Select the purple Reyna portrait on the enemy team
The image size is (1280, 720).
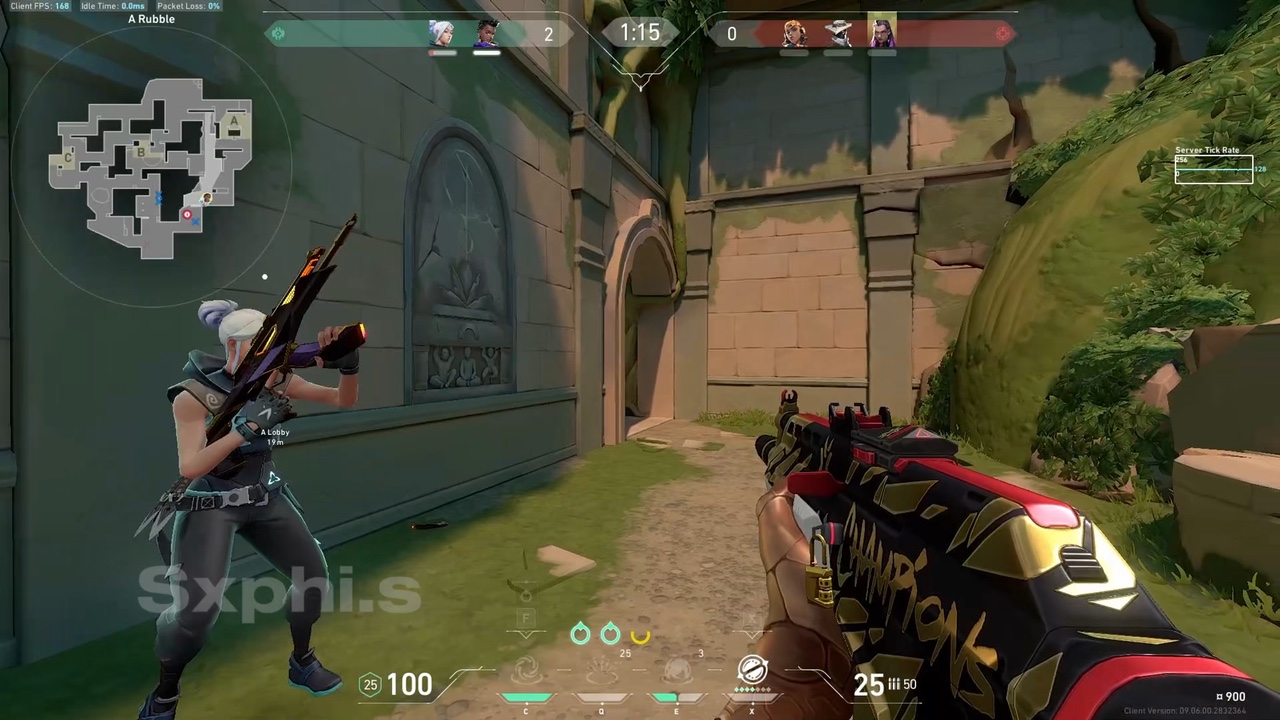click(882, 31)
